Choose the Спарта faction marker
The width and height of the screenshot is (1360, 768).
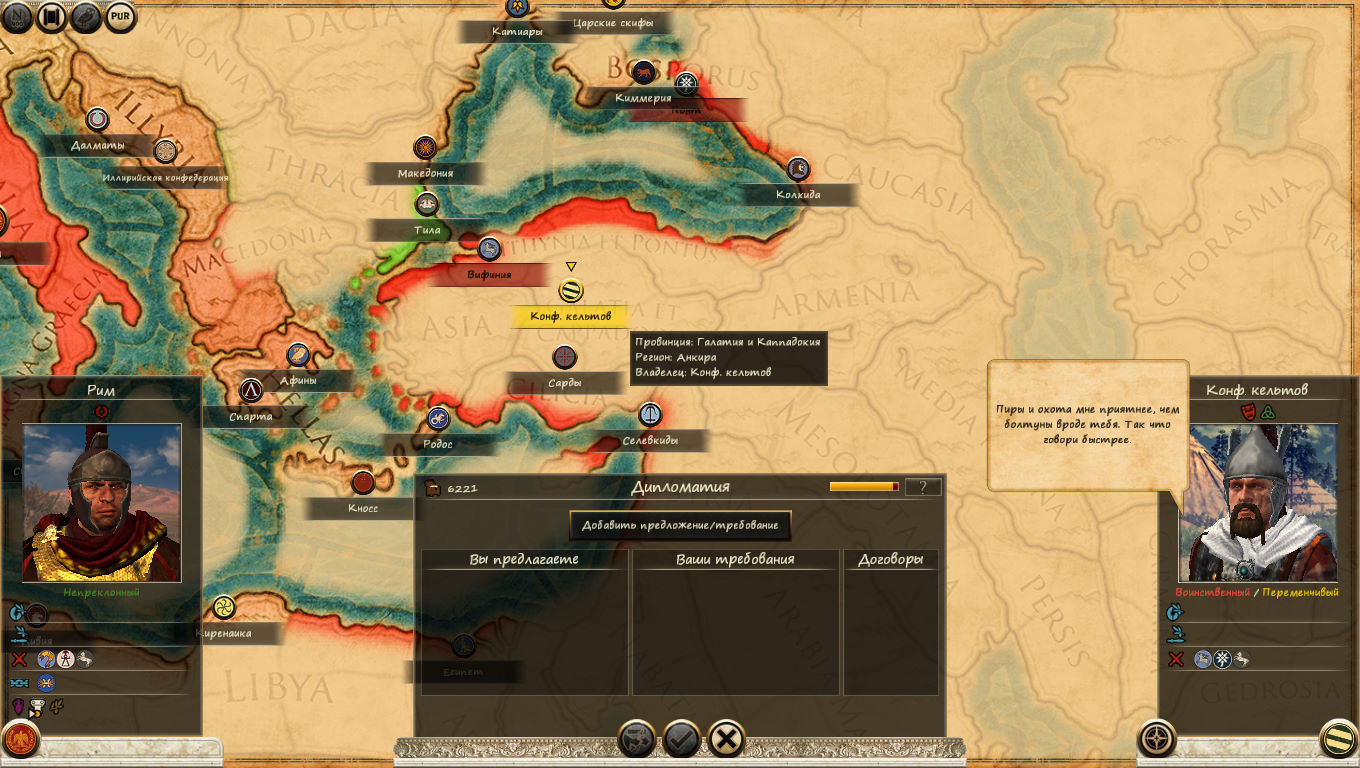point(251,391)
